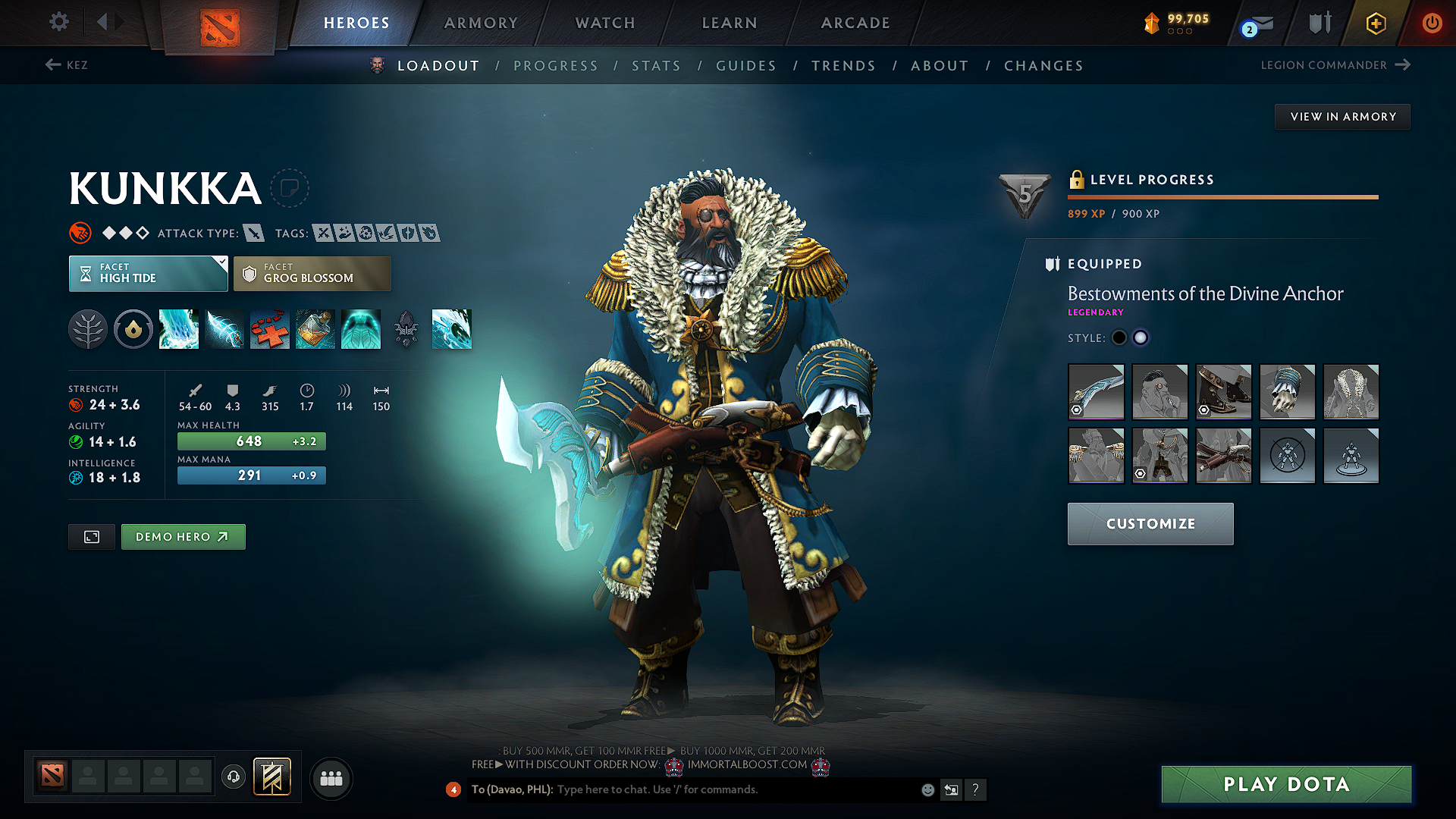Open the Kunkka talent tree icon

88,329
